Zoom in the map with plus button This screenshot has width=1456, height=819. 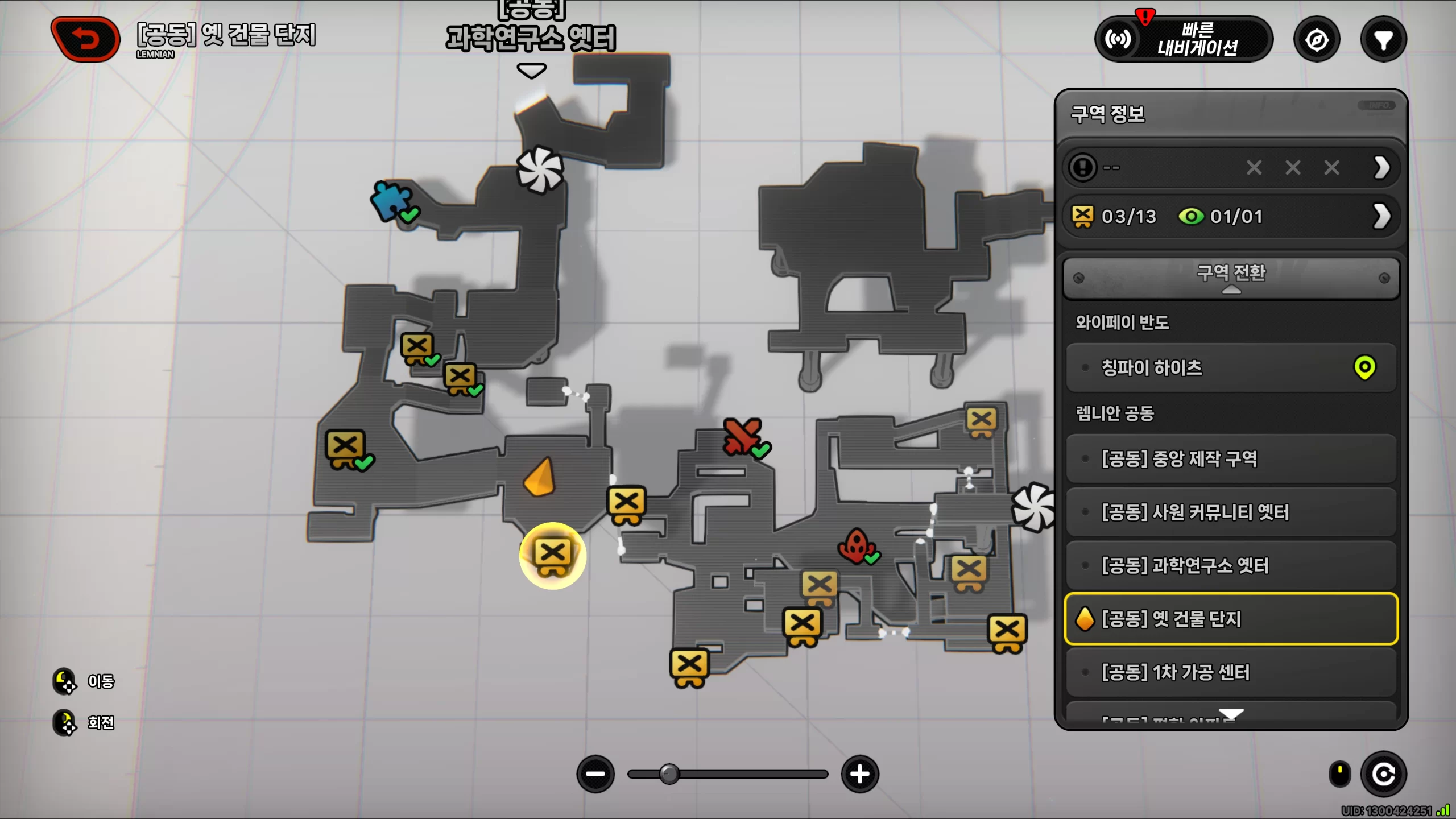(860, 774)
